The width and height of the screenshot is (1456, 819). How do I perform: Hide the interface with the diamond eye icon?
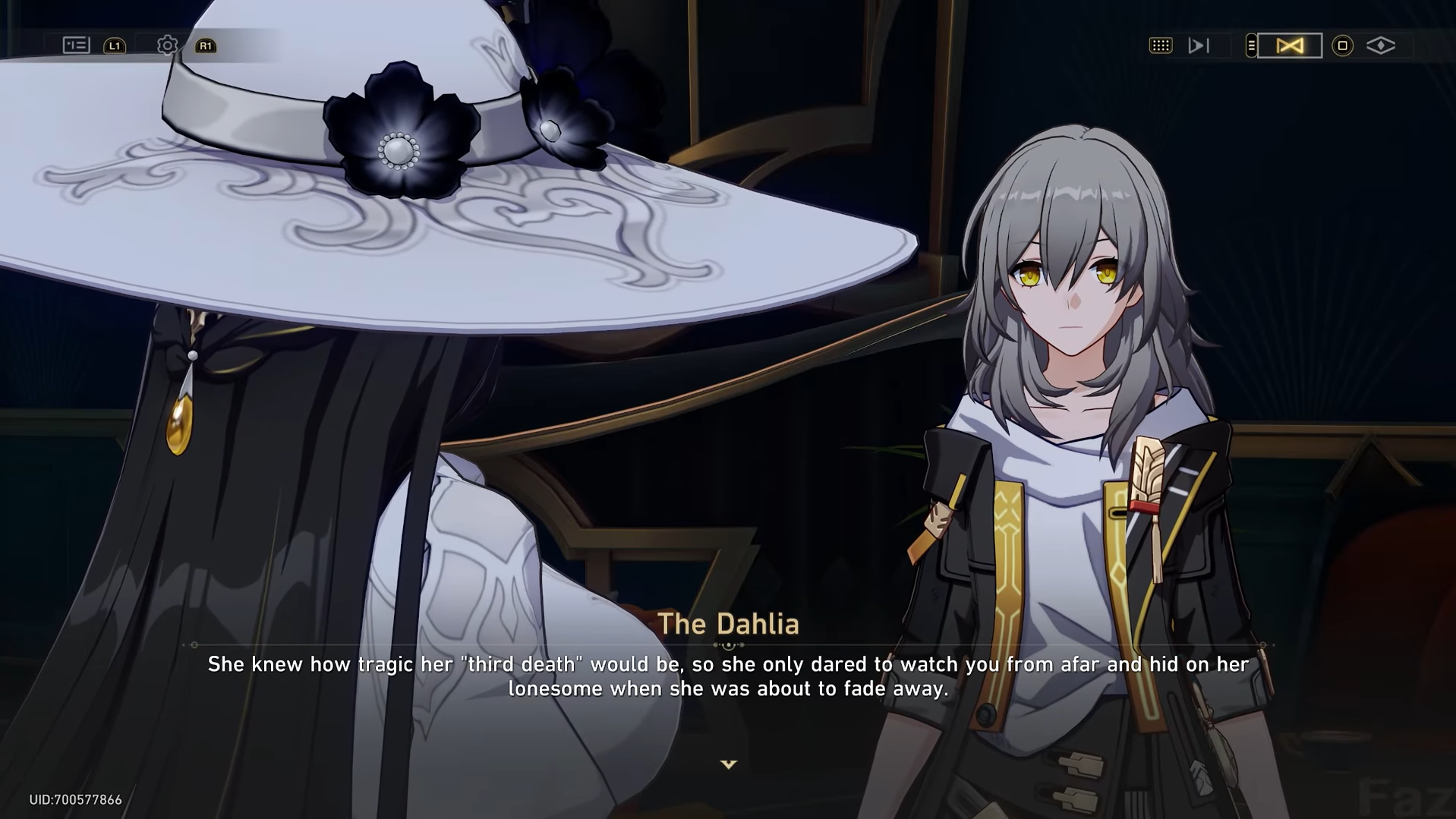[1380, 46]
